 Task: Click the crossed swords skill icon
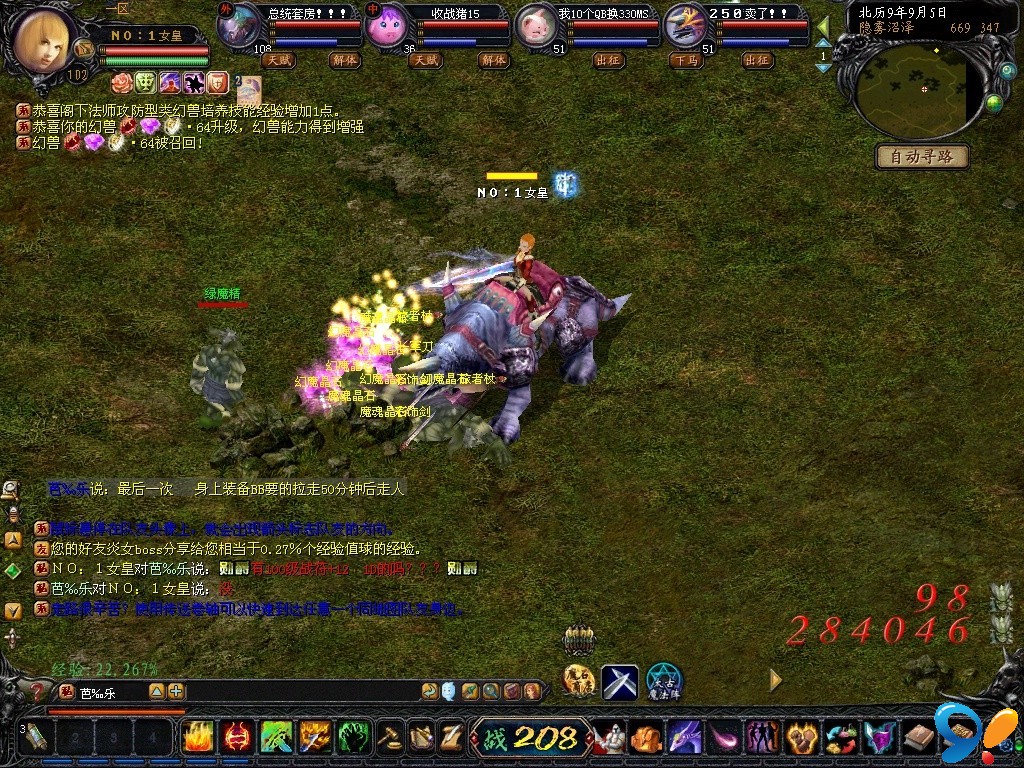pyautogui.click(x=620, y=681)
